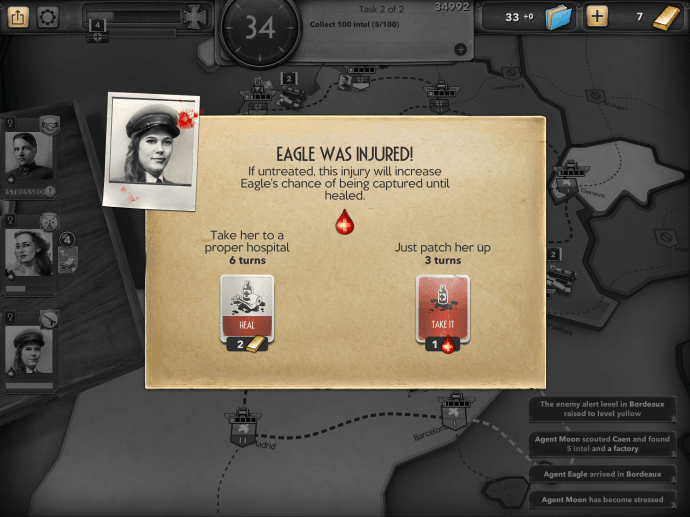
Task: Select the bottom agent portrait wearing cap
Action: tap(27, 350)
